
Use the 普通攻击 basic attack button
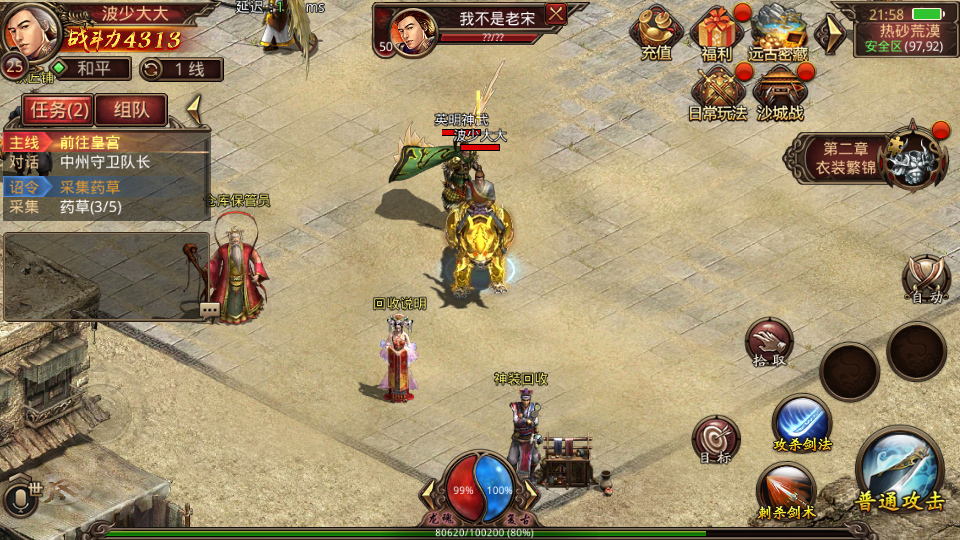(899, 472)
